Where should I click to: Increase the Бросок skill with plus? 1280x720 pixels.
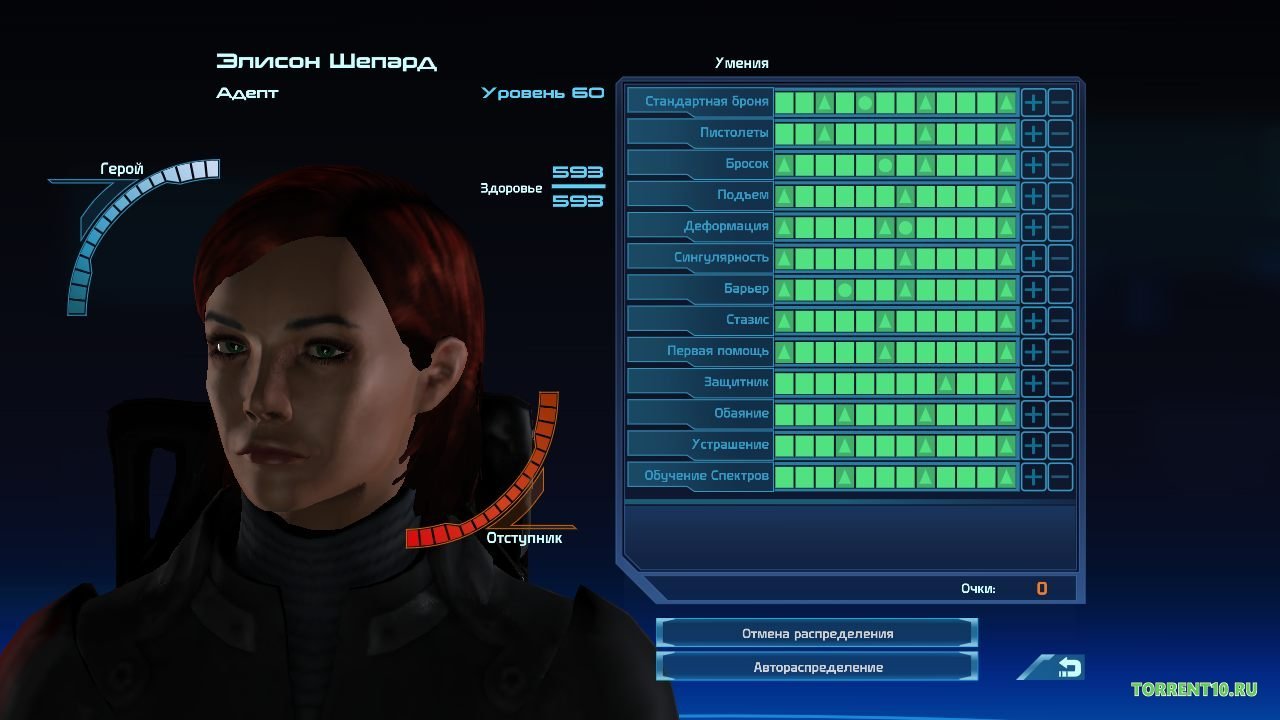[1033, 164]
